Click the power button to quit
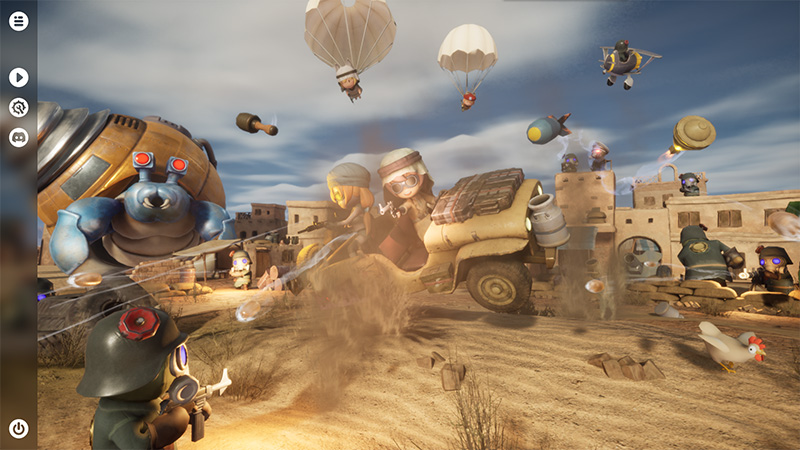The image size is (800, 450). click(x=18, y=428)
